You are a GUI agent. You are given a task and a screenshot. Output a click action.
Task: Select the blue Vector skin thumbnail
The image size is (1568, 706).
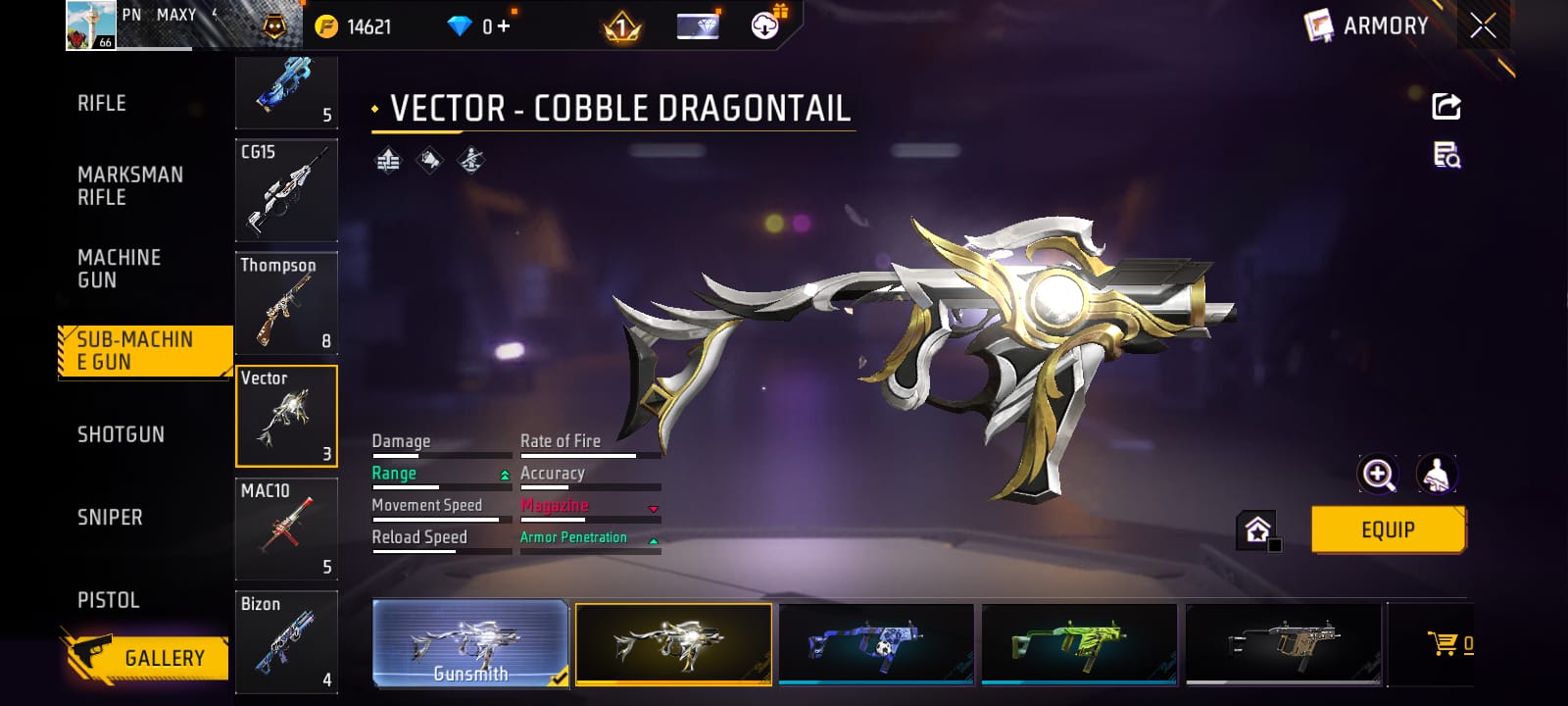(x=876, y=643)
